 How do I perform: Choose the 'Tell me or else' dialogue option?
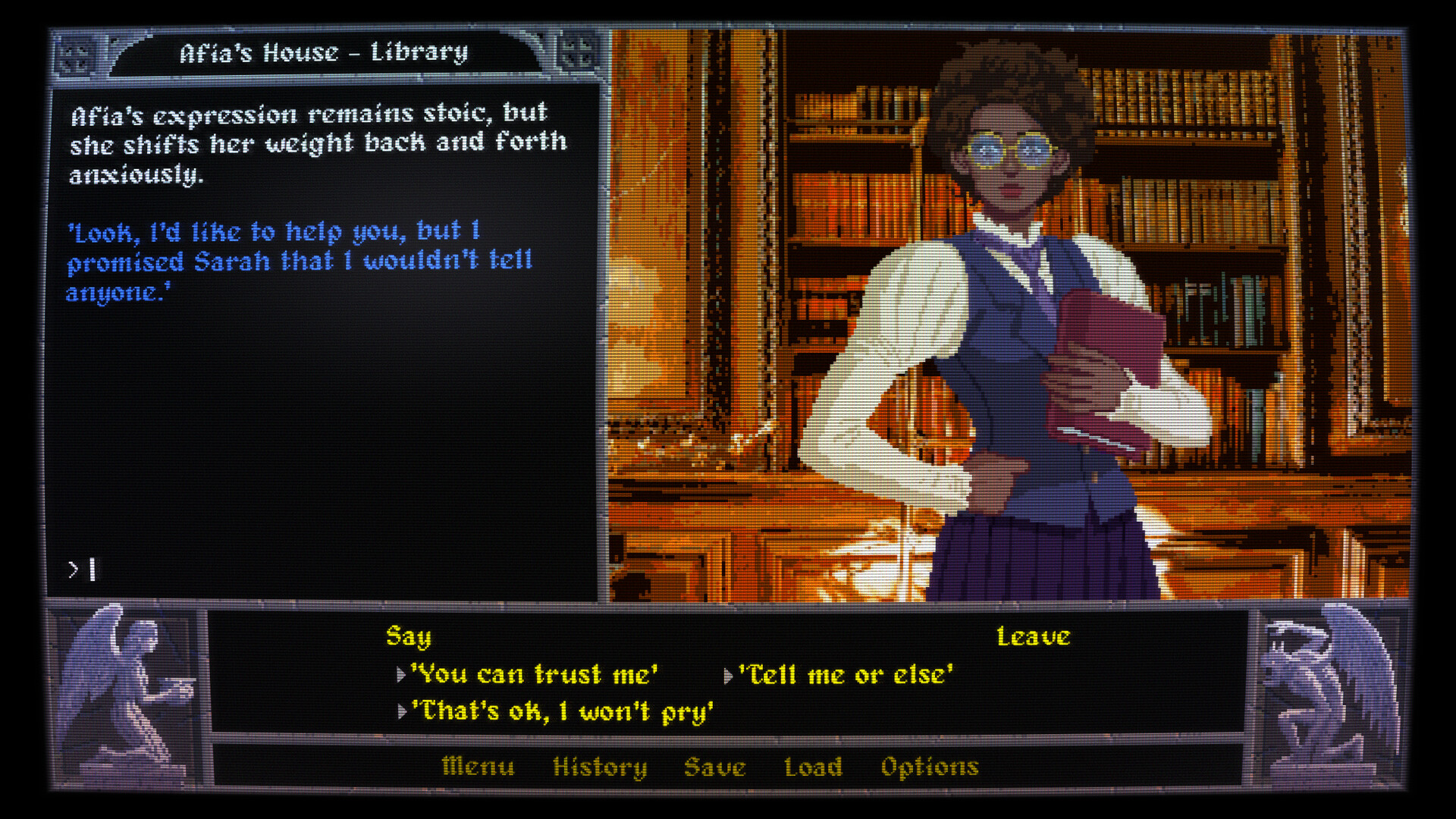click(x=848, y=674)
